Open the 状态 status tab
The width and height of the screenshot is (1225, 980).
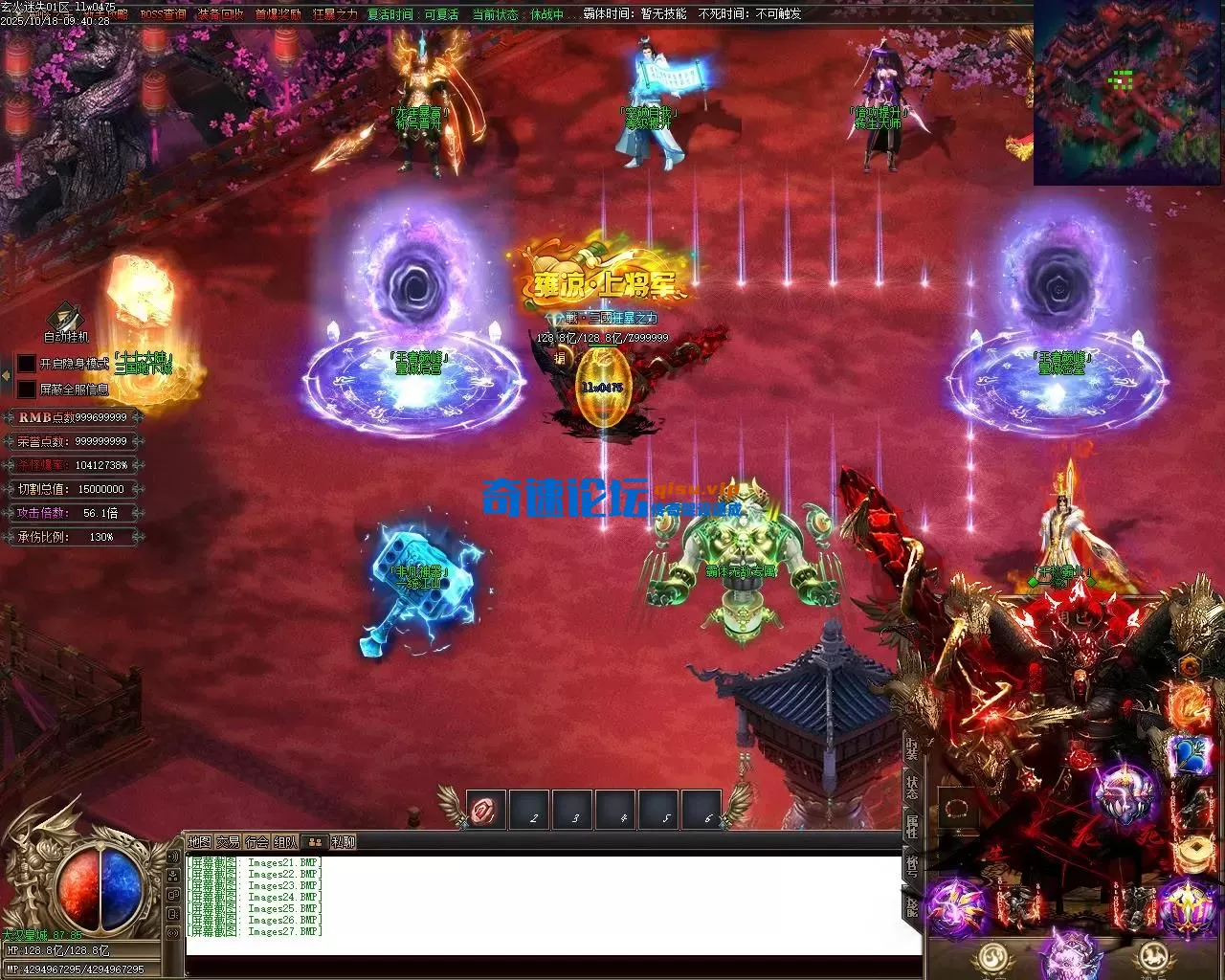[x=912, y=788]
